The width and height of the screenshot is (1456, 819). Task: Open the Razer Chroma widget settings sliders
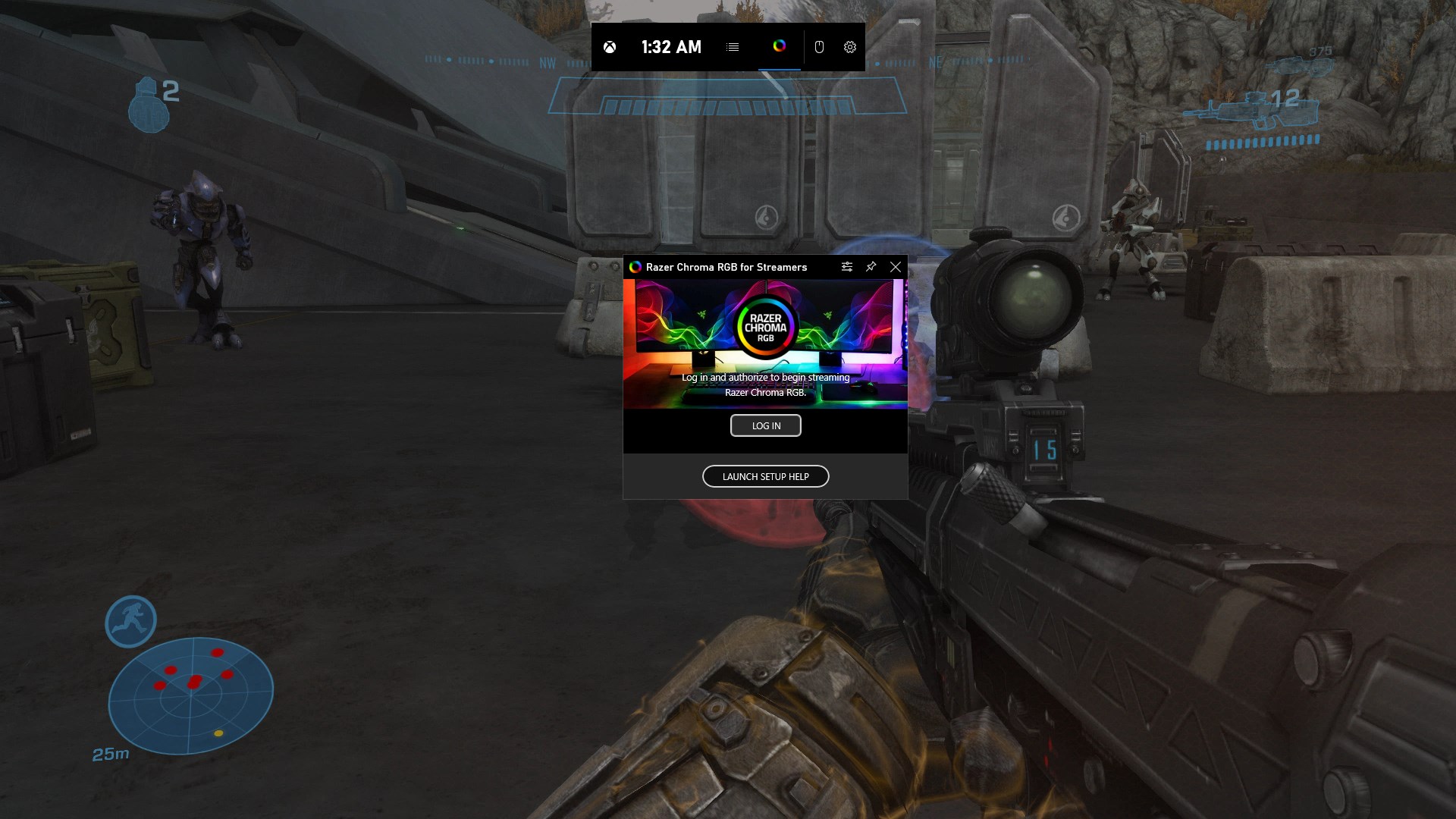[x=847, y=267]
